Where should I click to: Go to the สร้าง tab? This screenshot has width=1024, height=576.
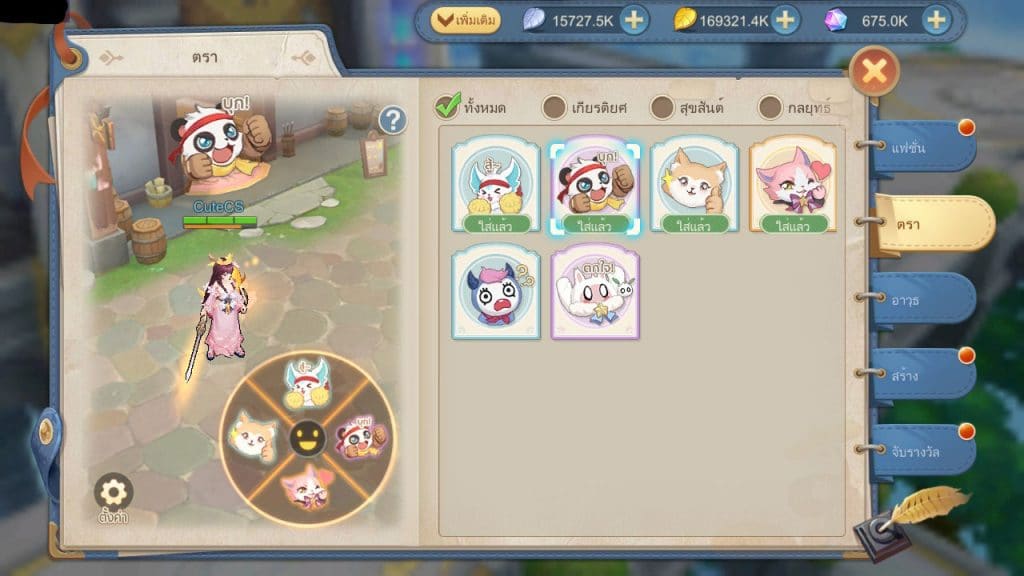[x=920, y=375]
